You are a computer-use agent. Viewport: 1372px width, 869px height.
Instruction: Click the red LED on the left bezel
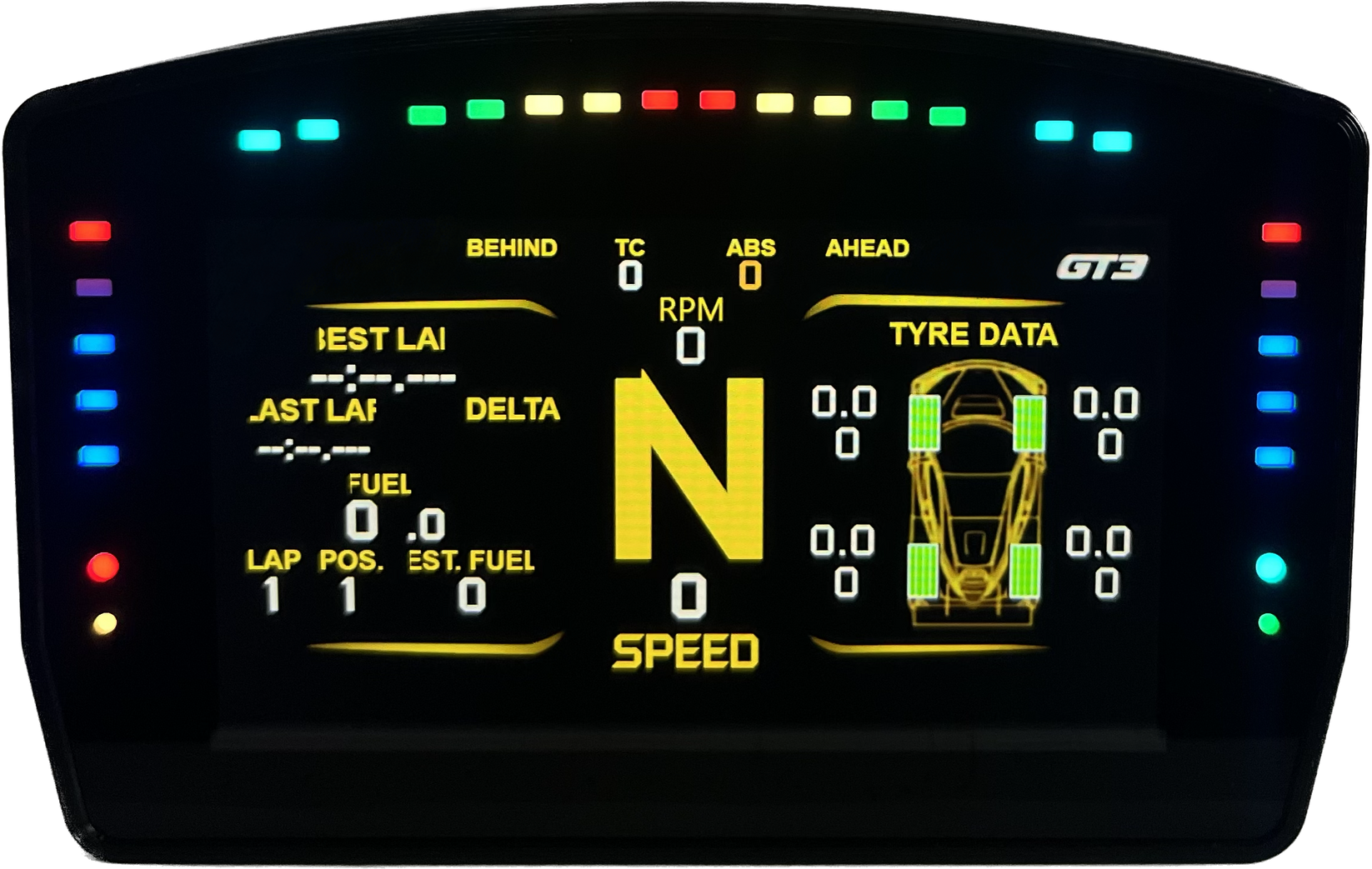coord(88,229)
